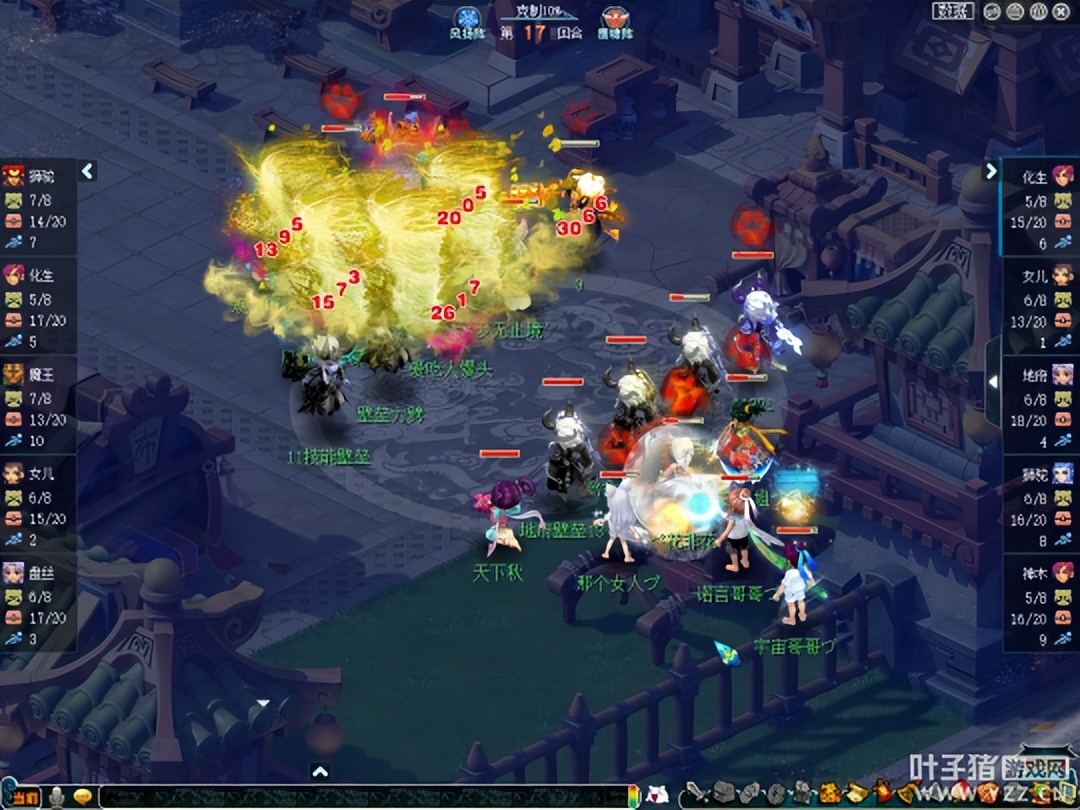1080x810 pixels.
Task: Close the battle view with the X button
Action: [1059, 12]
